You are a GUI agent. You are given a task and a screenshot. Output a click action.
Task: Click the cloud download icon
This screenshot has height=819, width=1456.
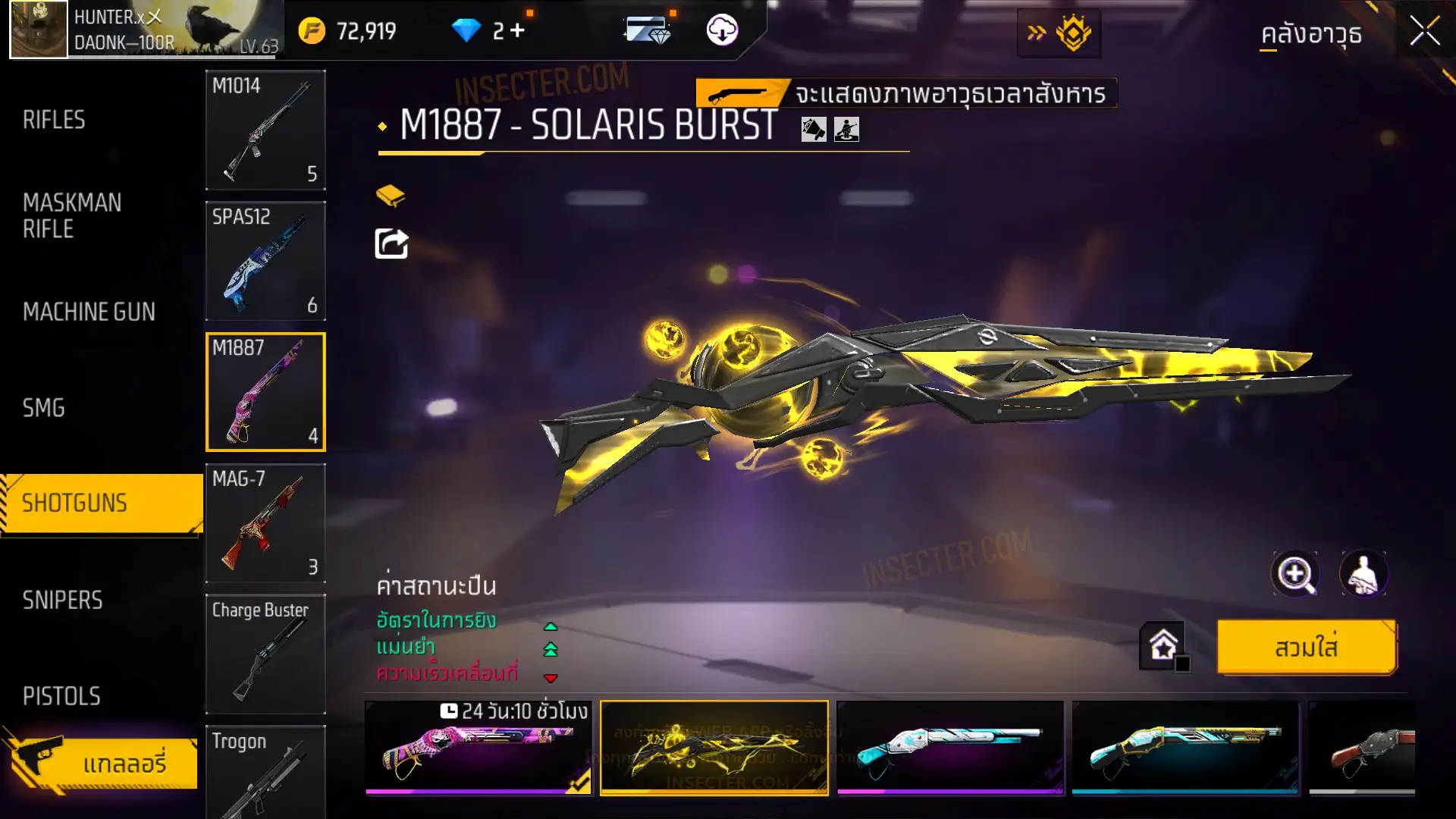[722, 30]
